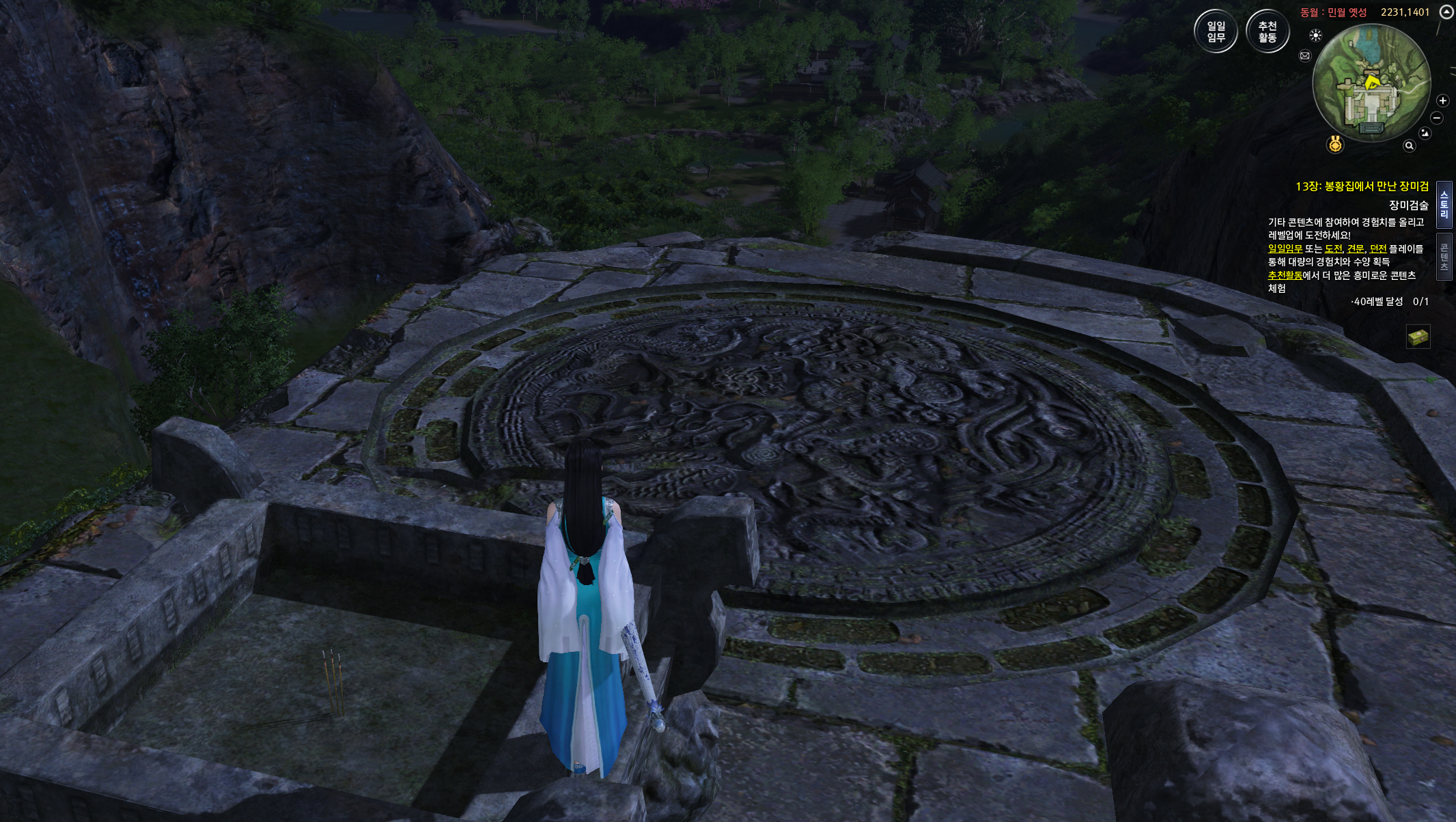Click the gold medal icon below minimap
This screenshot has width=1456, height=822.
1336,145
